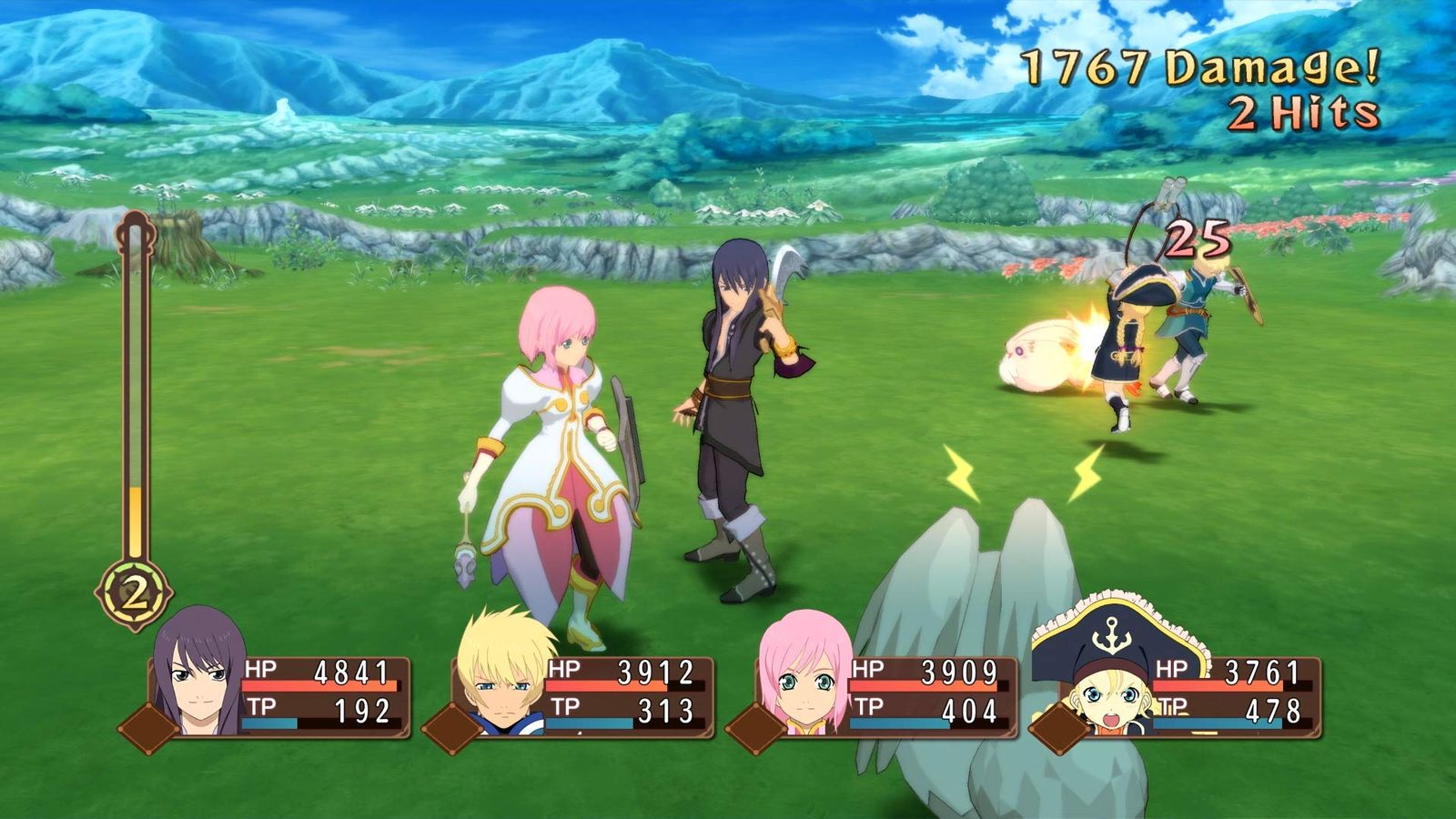Click Estelle's pink-haired party portrait
The image size is (1456, 819).
click(x=805, y=675)
